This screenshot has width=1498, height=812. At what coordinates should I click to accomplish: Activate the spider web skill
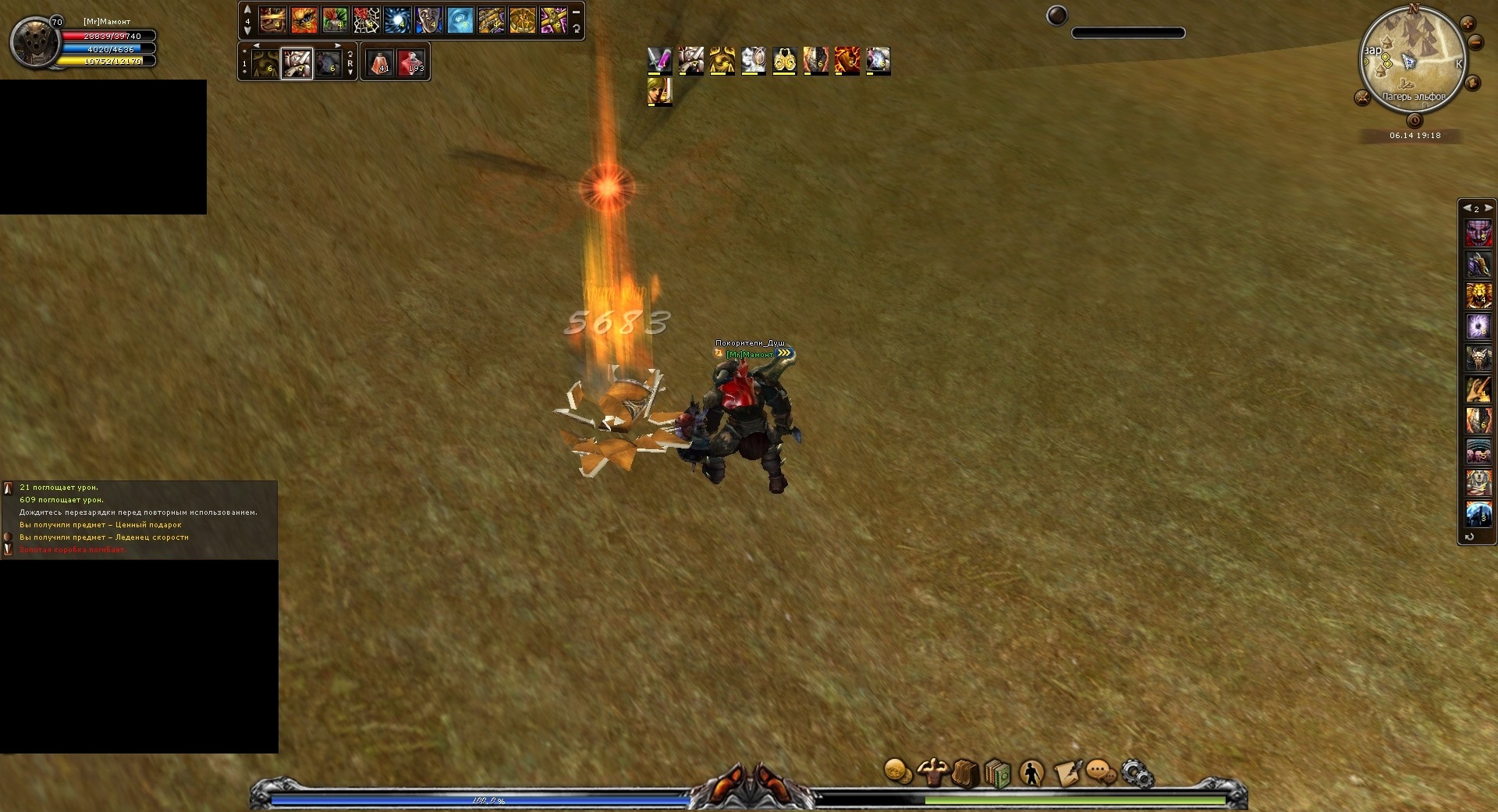(x=367, y=20)
